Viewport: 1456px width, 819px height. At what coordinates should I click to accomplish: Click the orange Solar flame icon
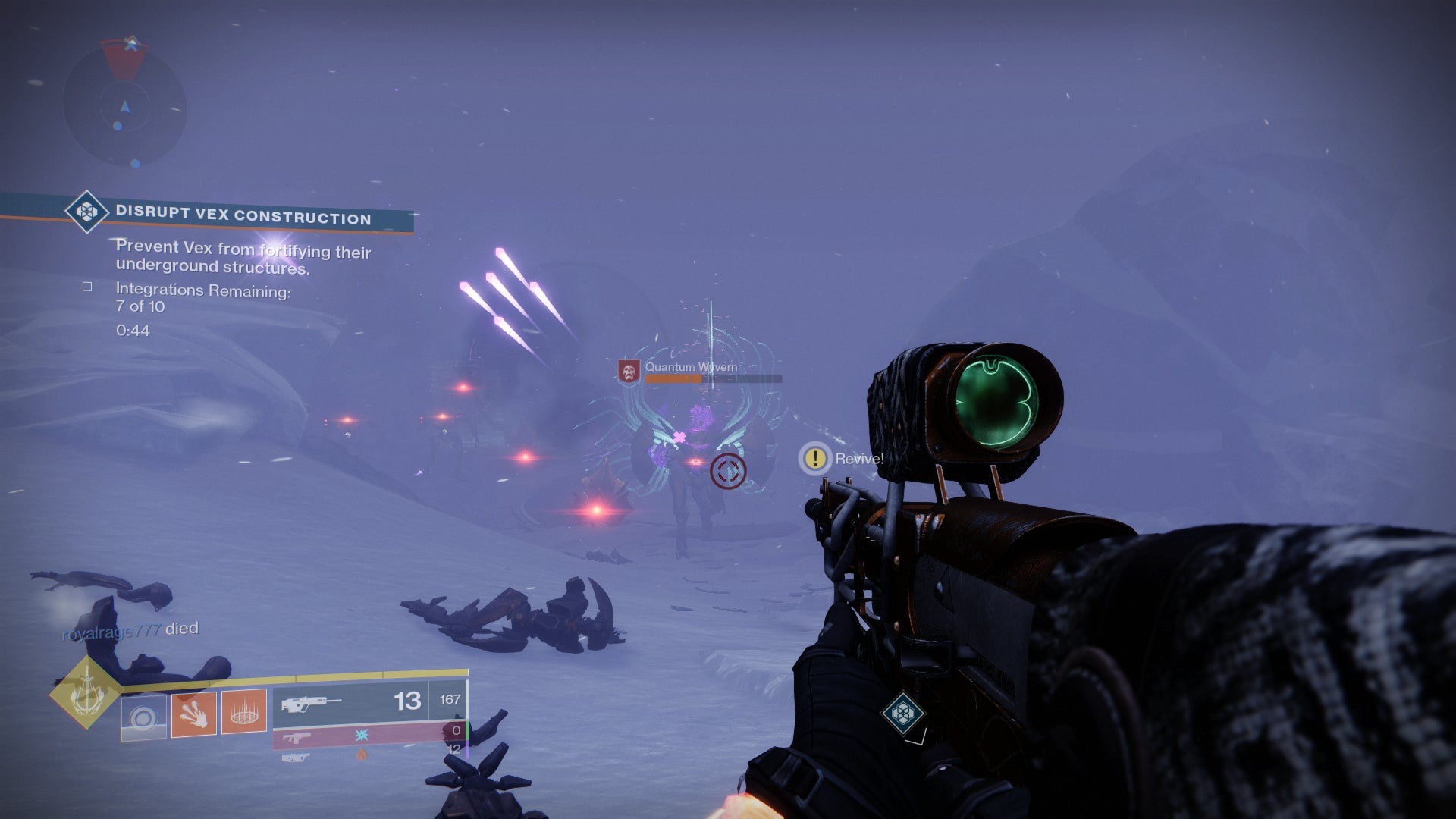coord(362,752)
